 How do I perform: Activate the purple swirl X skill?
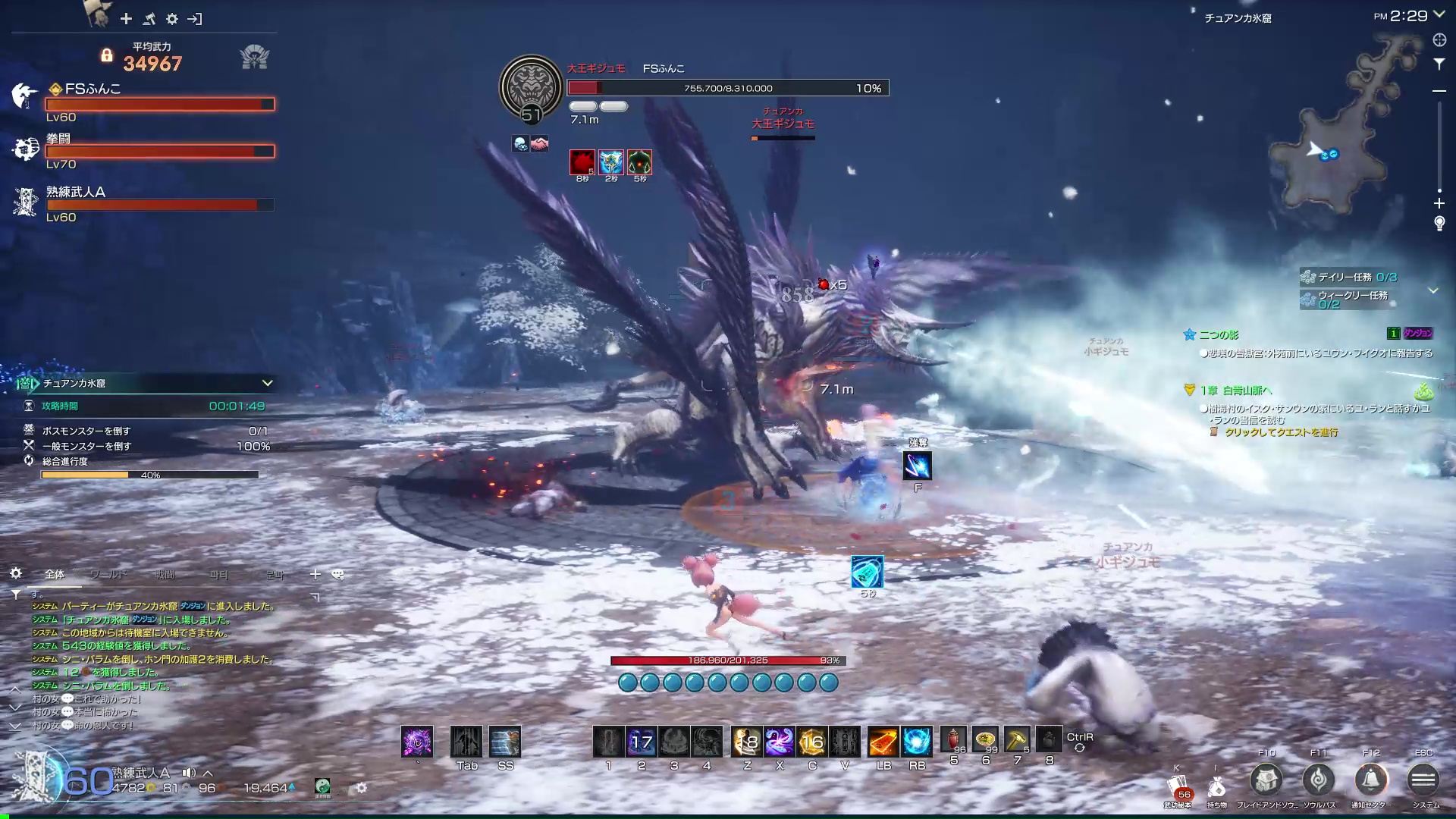click(x=779, y=742)
